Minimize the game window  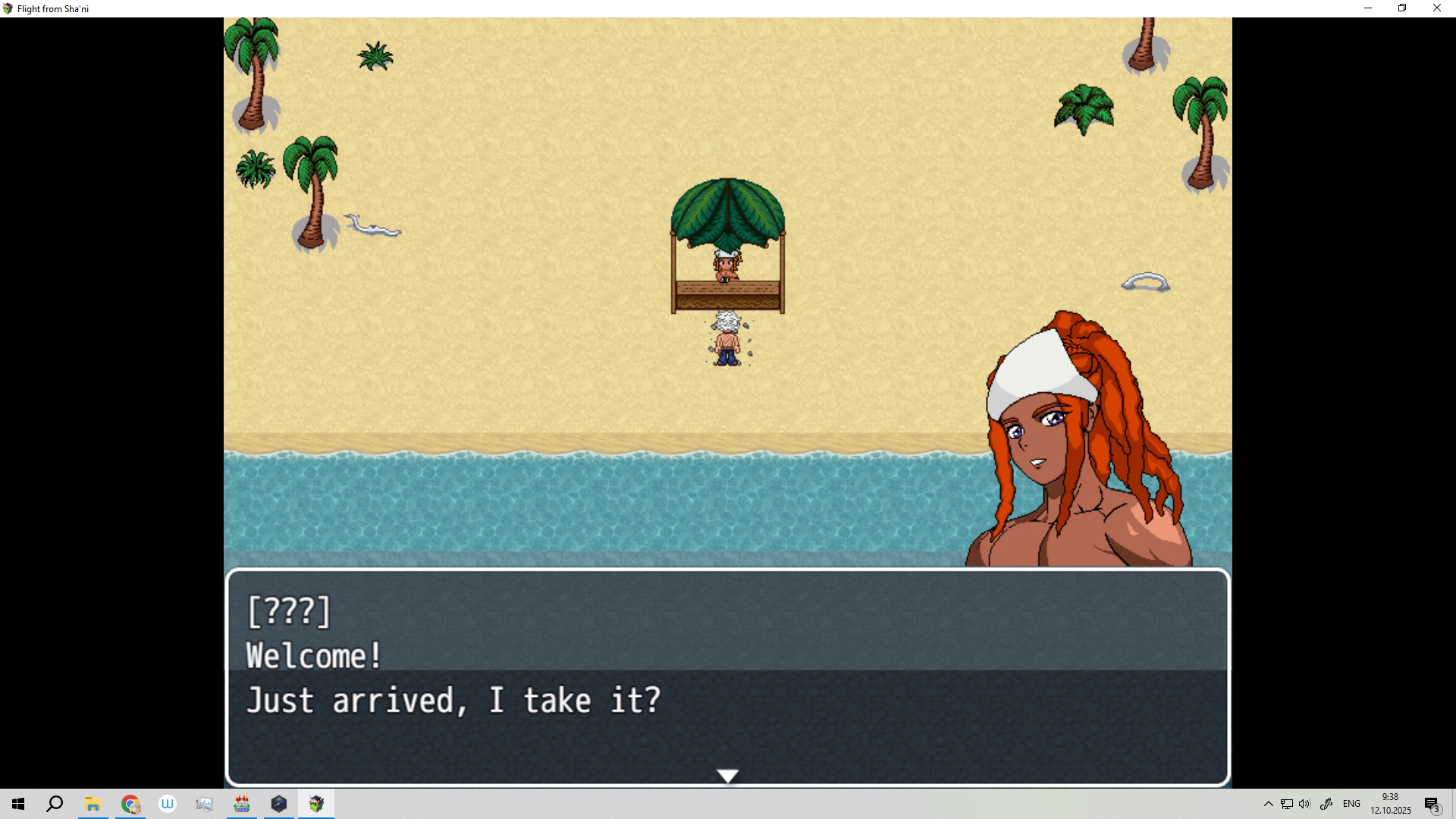(x=1368, y=8)
